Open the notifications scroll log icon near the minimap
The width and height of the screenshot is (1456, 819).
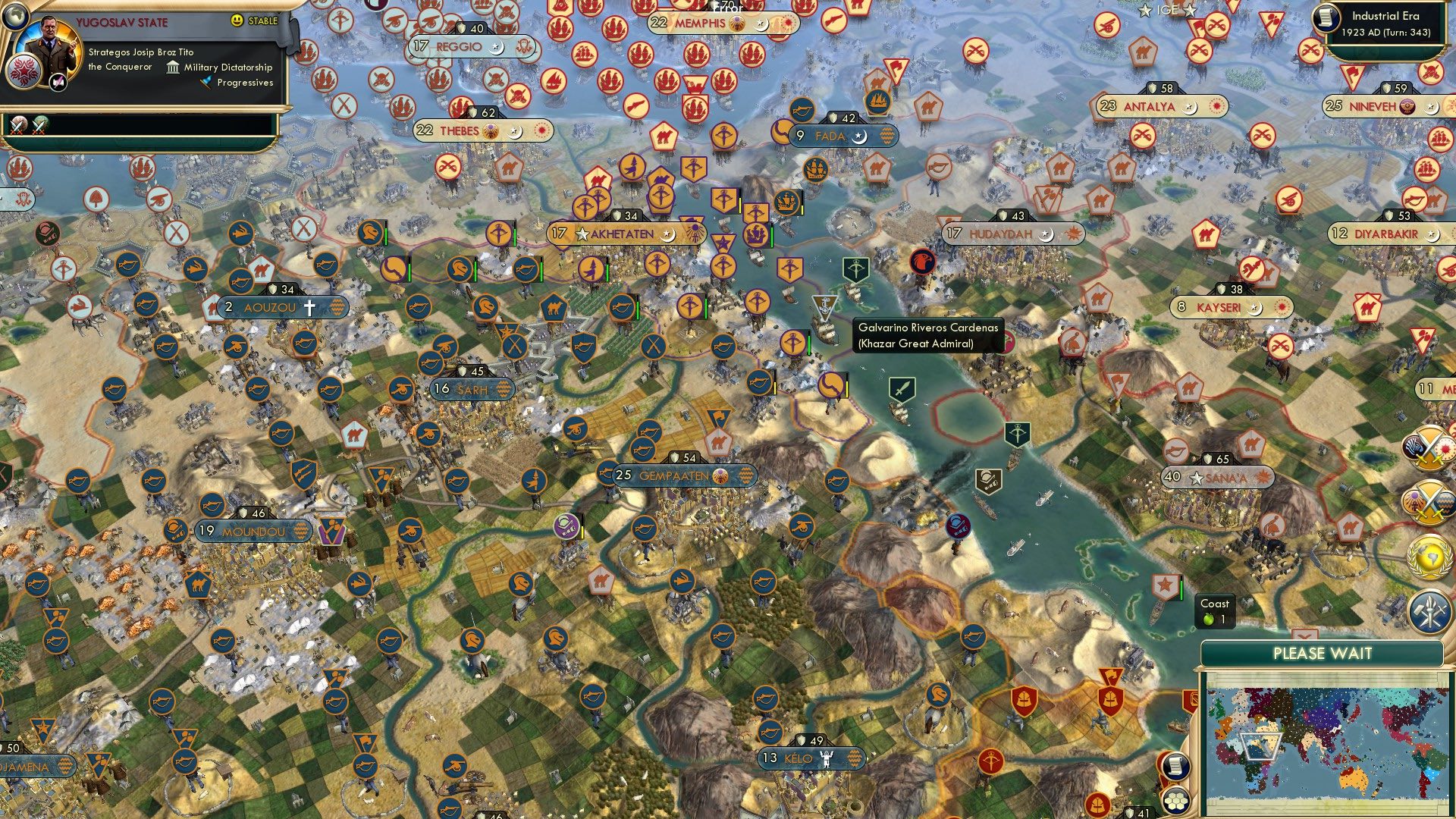[x=1175, y=766]
